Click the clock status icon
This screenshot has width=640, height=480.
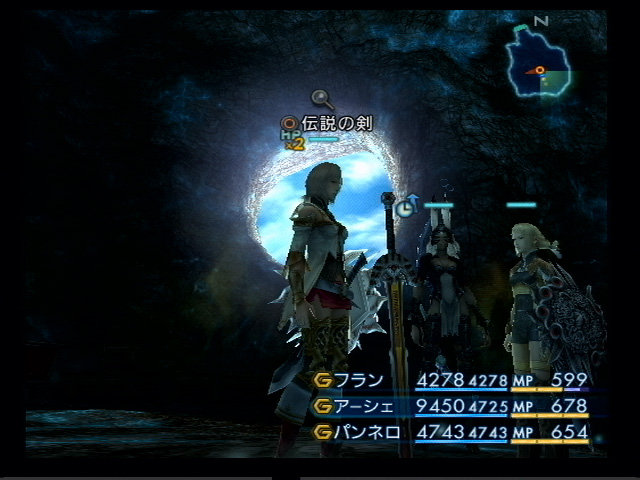click(404, 208)
